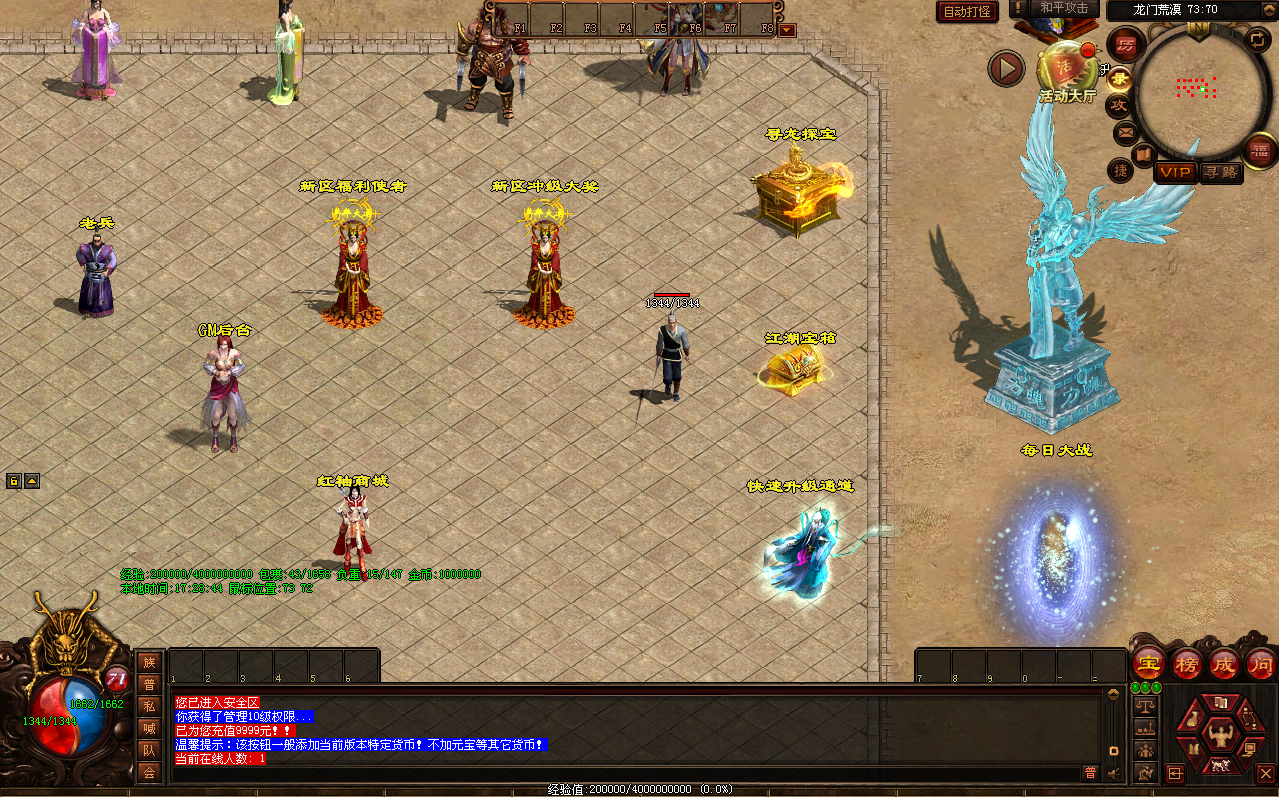
Task: Show the 榜 ranking orb button
Action: [x=1186, y=663]
